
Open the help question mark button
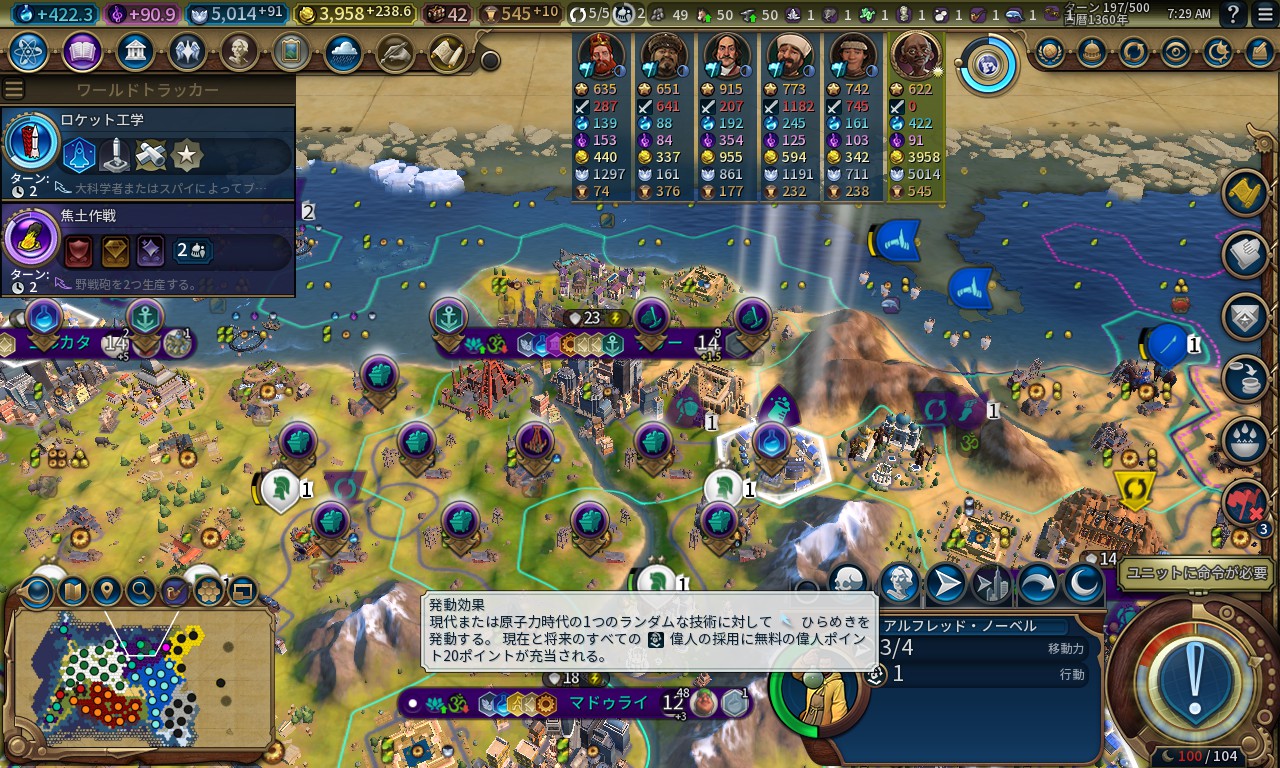1234,14
